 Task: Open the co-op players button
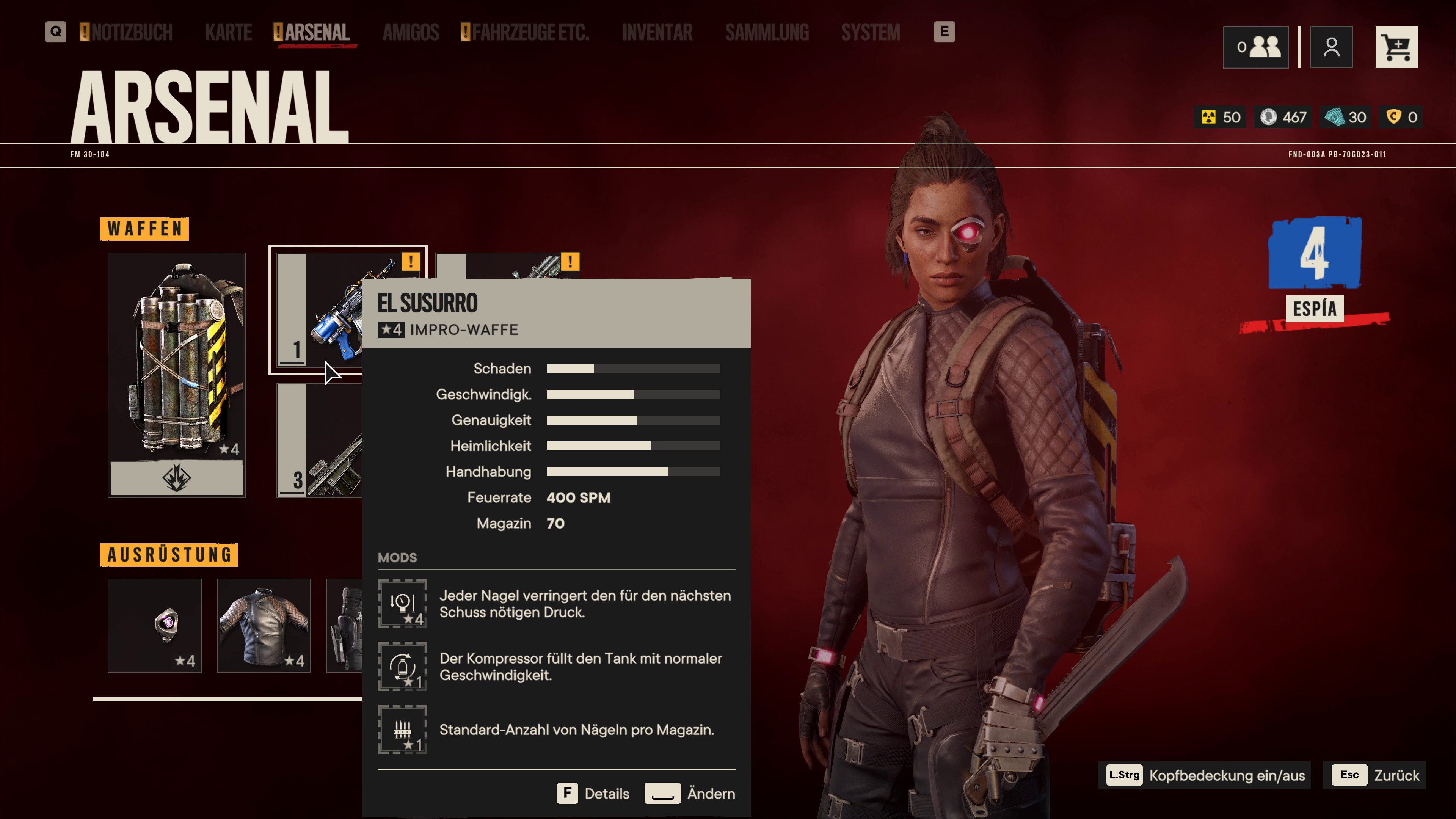tap(1255, 47)
